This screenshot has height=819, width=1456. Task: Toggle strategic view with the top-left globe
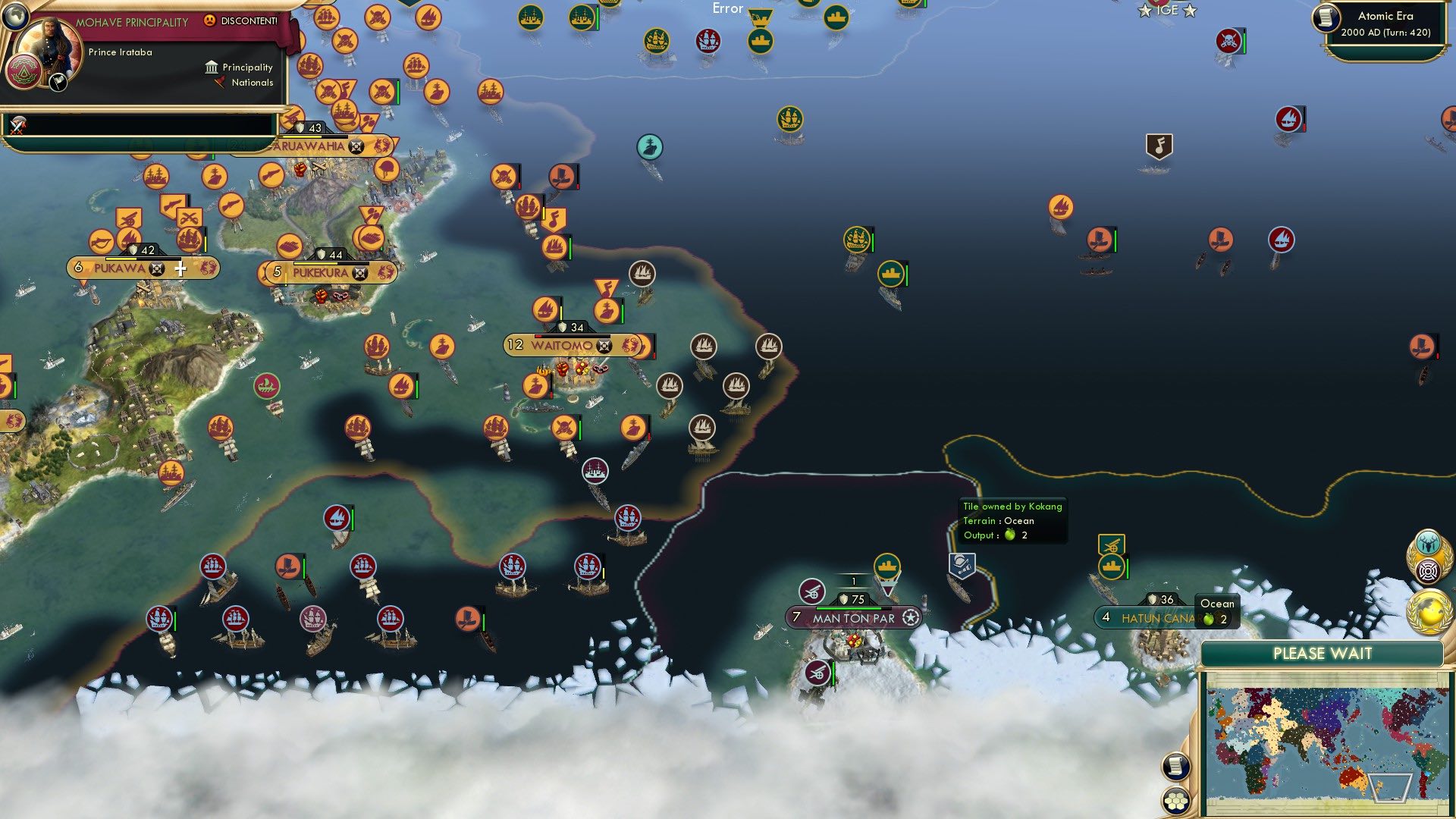click(15, 17)
